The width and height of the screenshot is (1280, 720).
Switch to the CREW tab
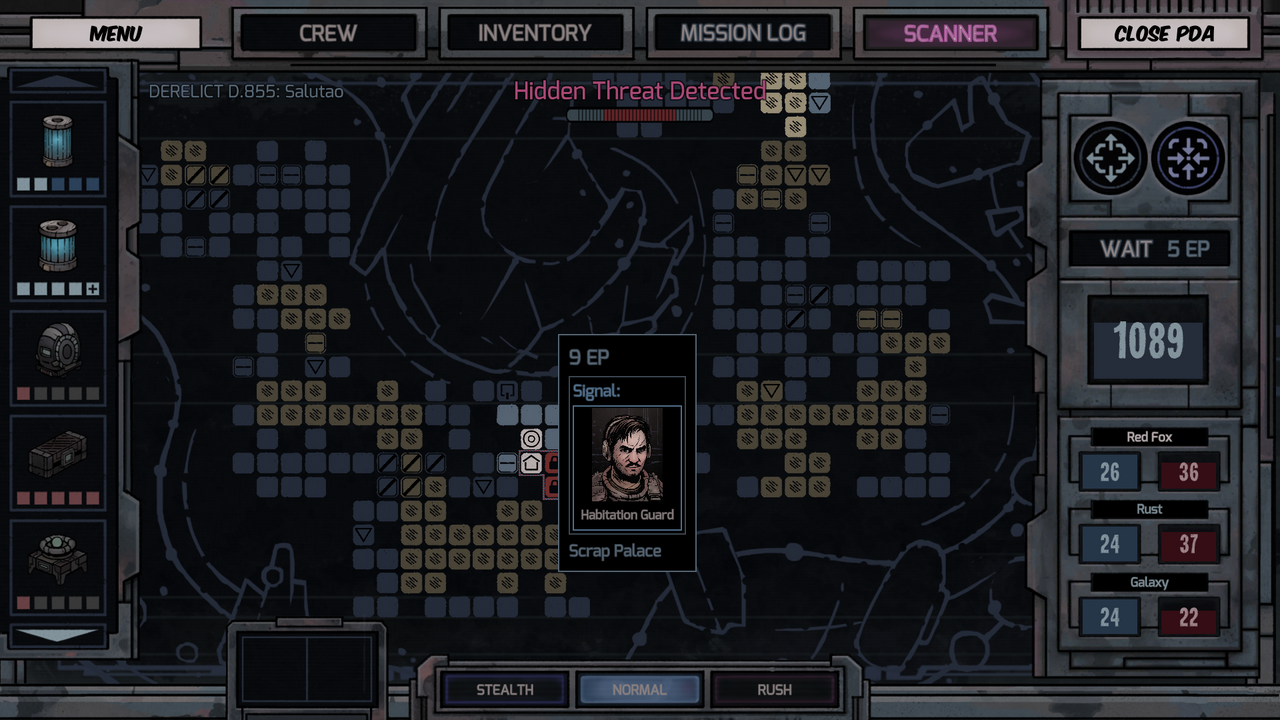coord(330,32)
